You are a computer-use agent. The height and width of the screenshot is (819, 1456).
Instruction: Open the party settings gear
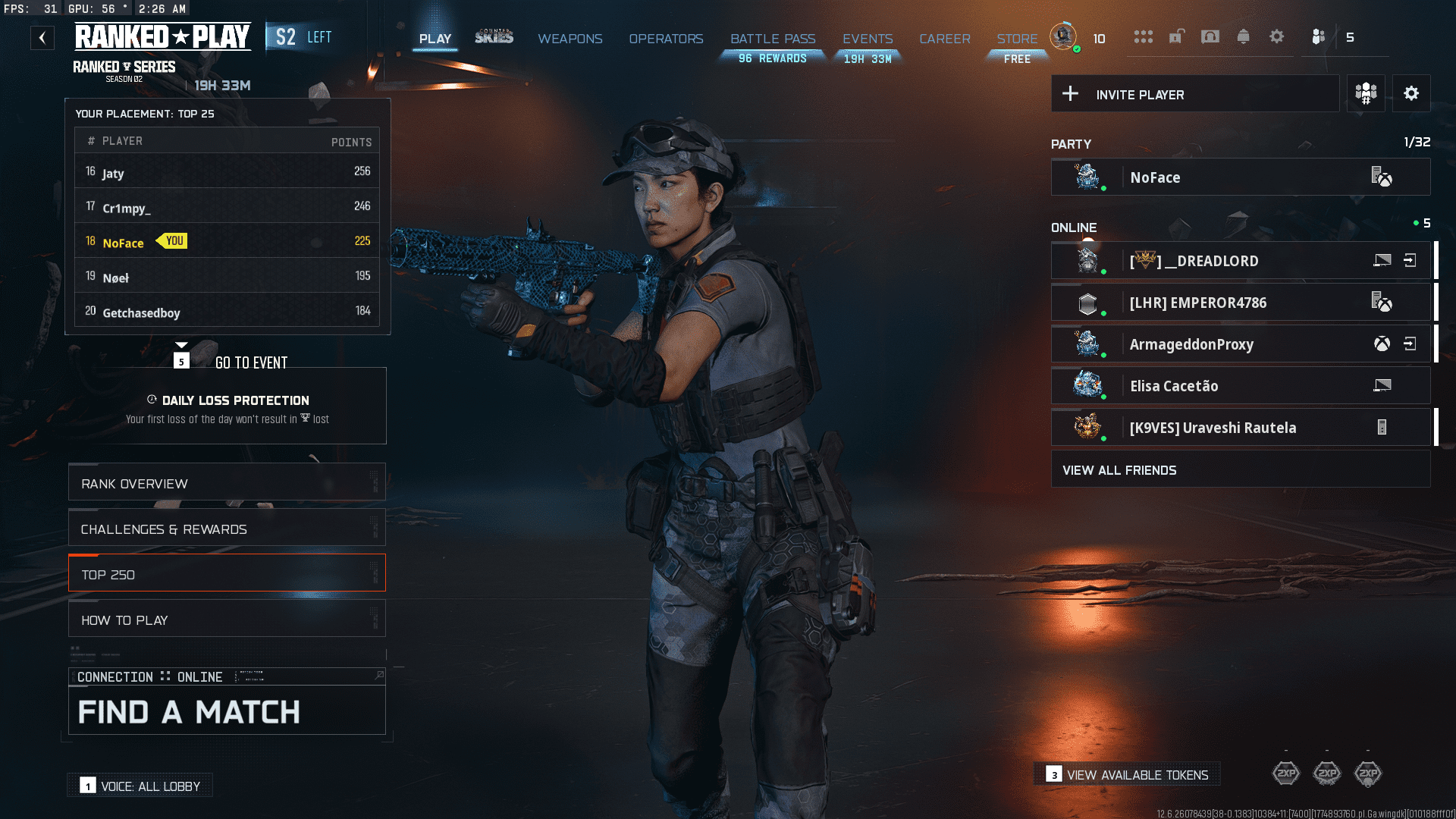[1411, 94]
